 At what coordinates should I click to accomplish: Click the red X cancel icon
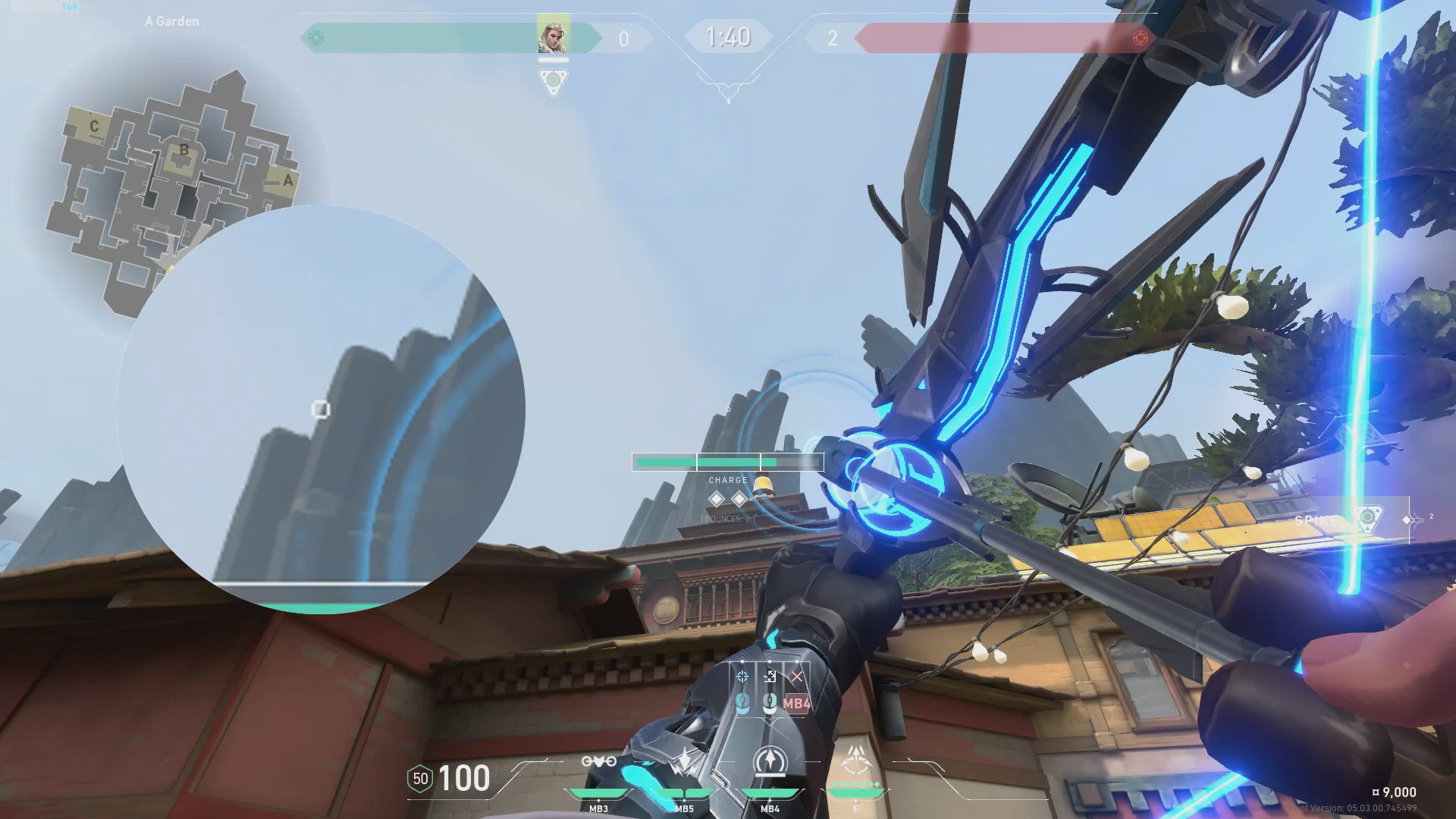(x=796, y=676)
